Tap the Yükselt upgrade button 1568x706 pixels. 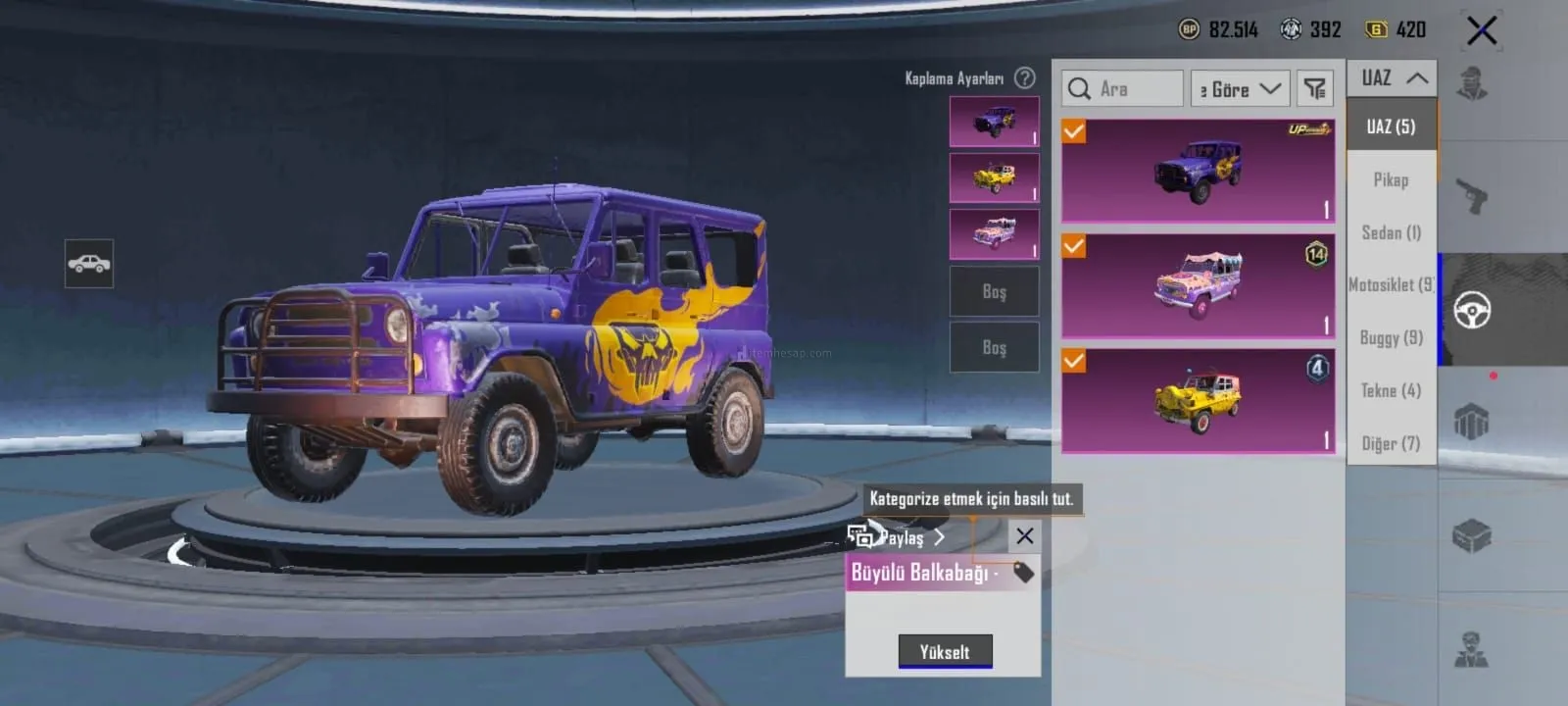945,652
